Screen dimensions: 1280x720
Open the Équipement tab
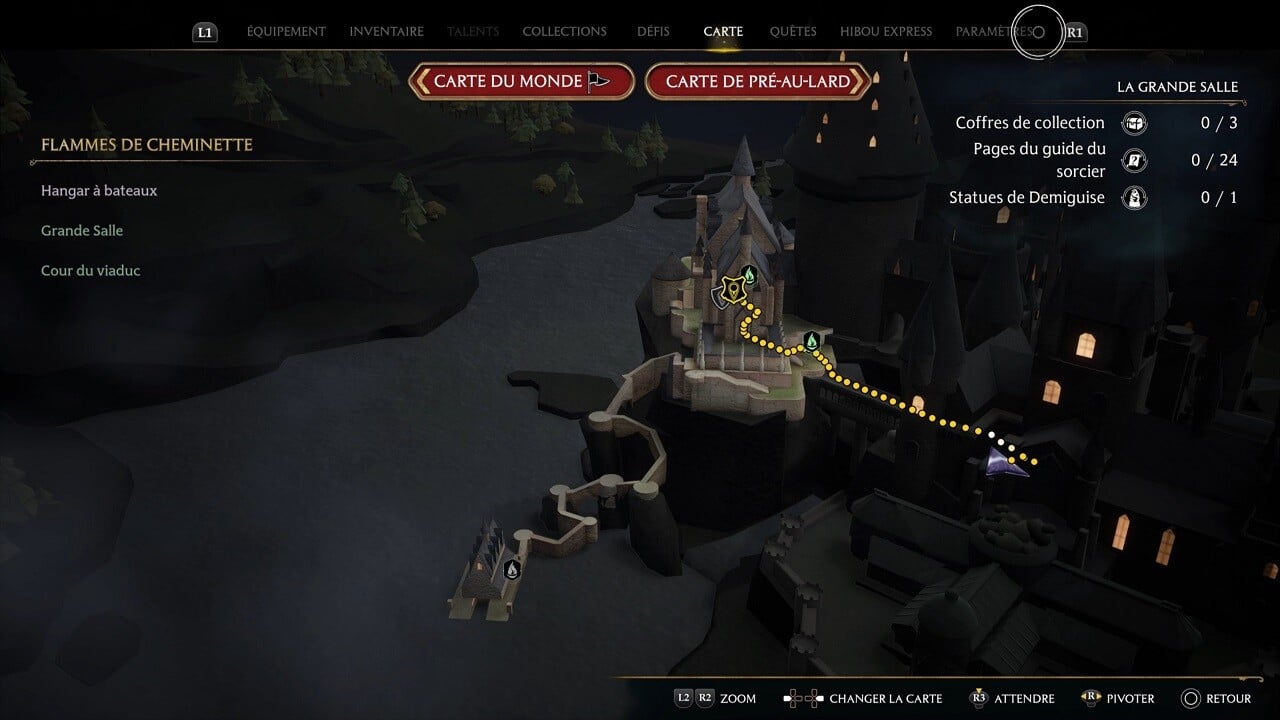coord(286,32)
